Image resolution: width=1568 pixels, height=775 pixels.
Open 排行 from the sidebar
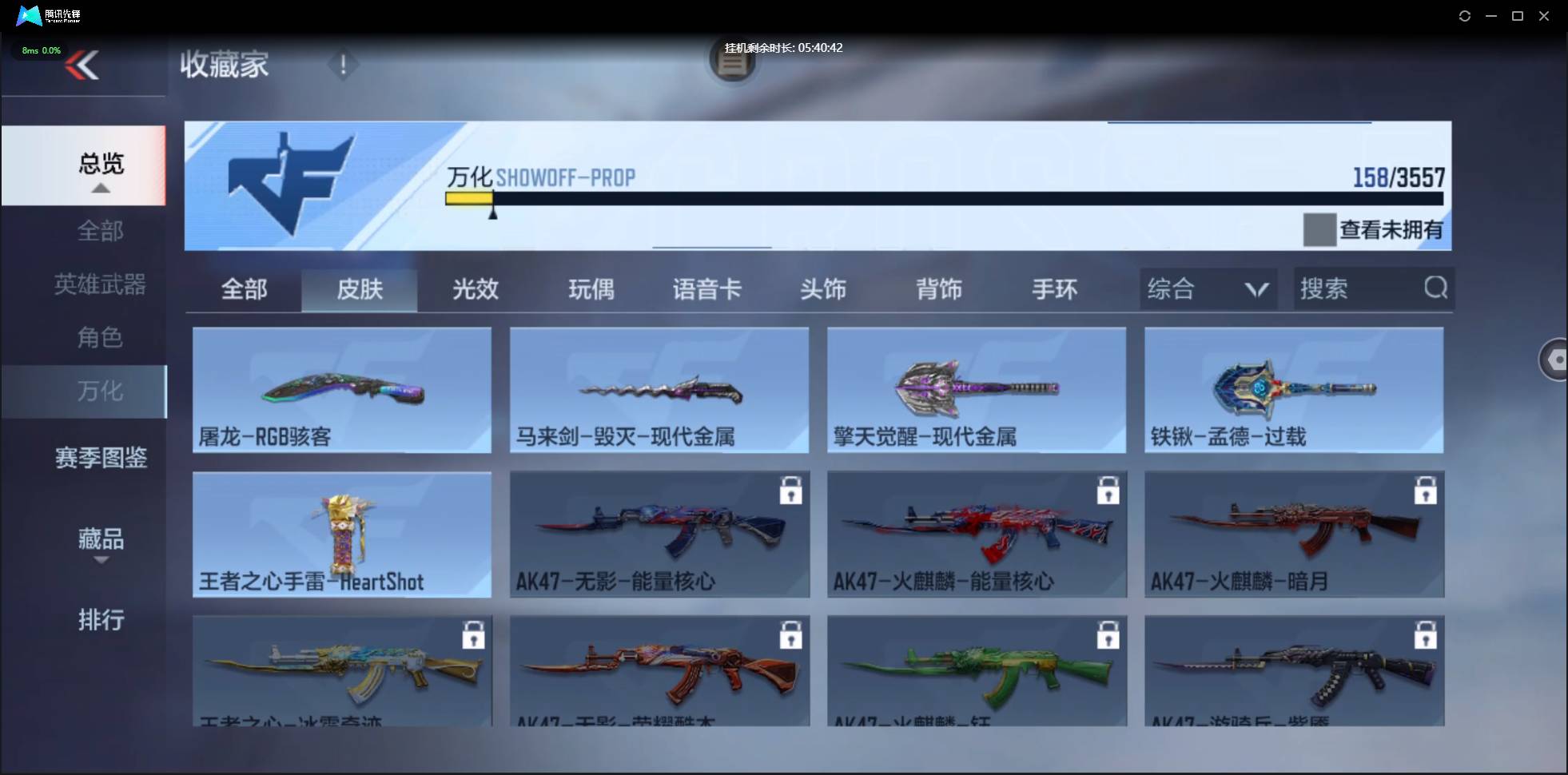(101, 620)
